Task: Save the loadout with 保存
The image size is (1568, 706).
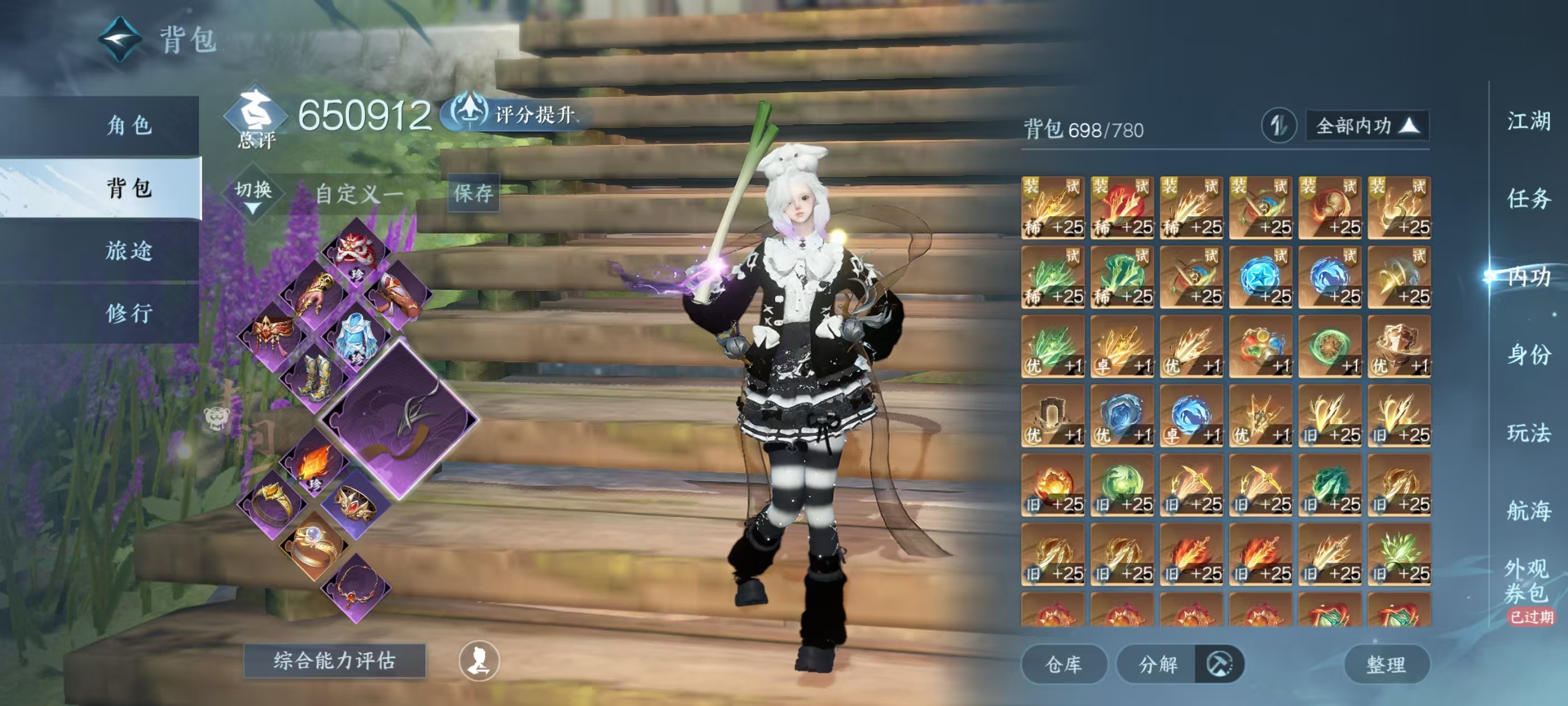Action: 473,193
